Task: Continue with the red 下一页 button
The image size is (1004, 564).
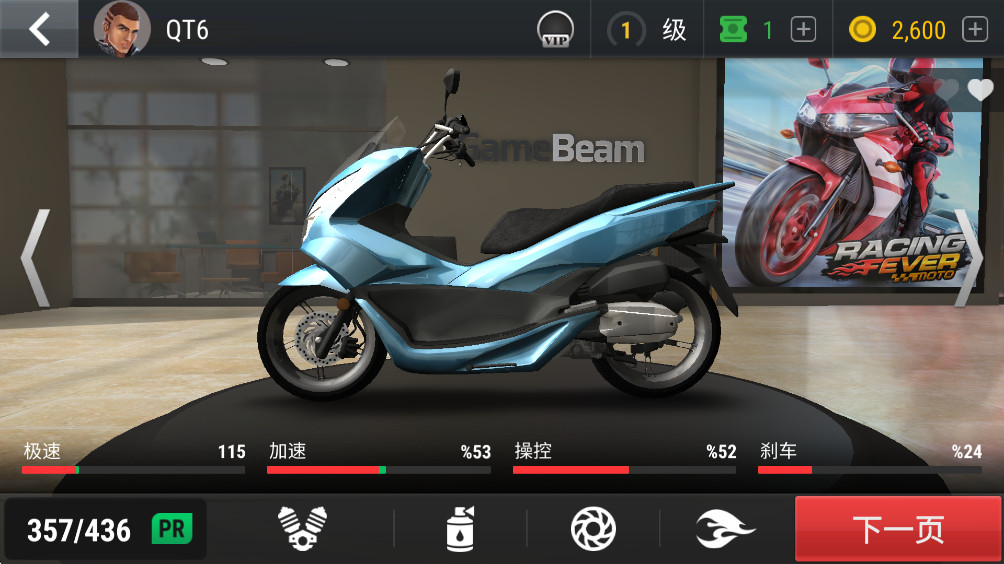Action: pos(898,529)
